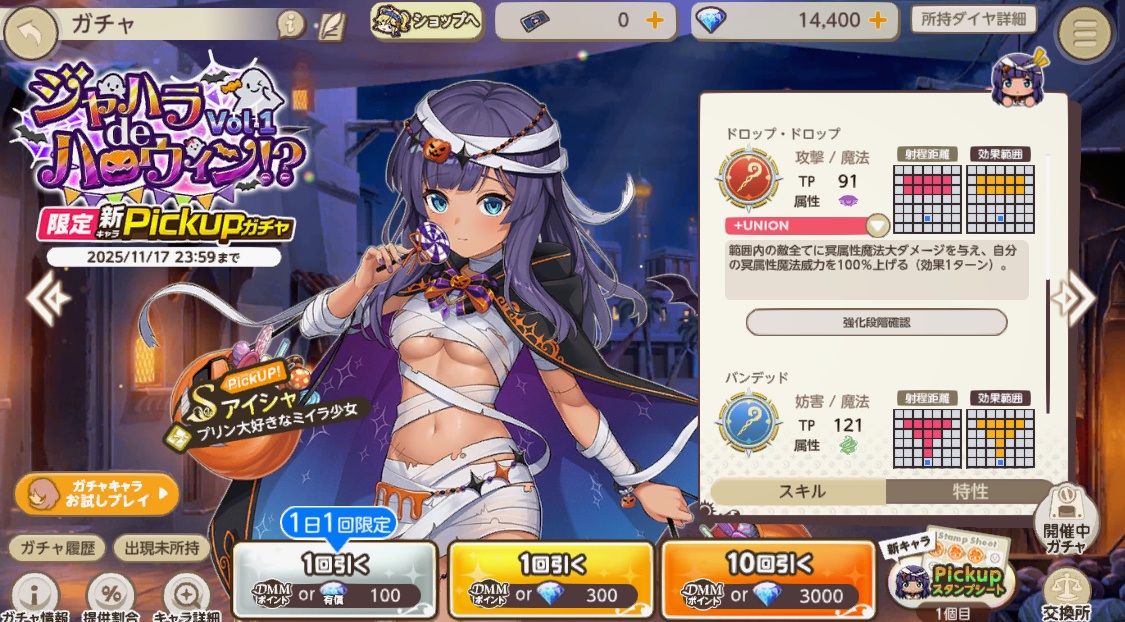Open the gacha info 'i' icon

click(291, 25)
